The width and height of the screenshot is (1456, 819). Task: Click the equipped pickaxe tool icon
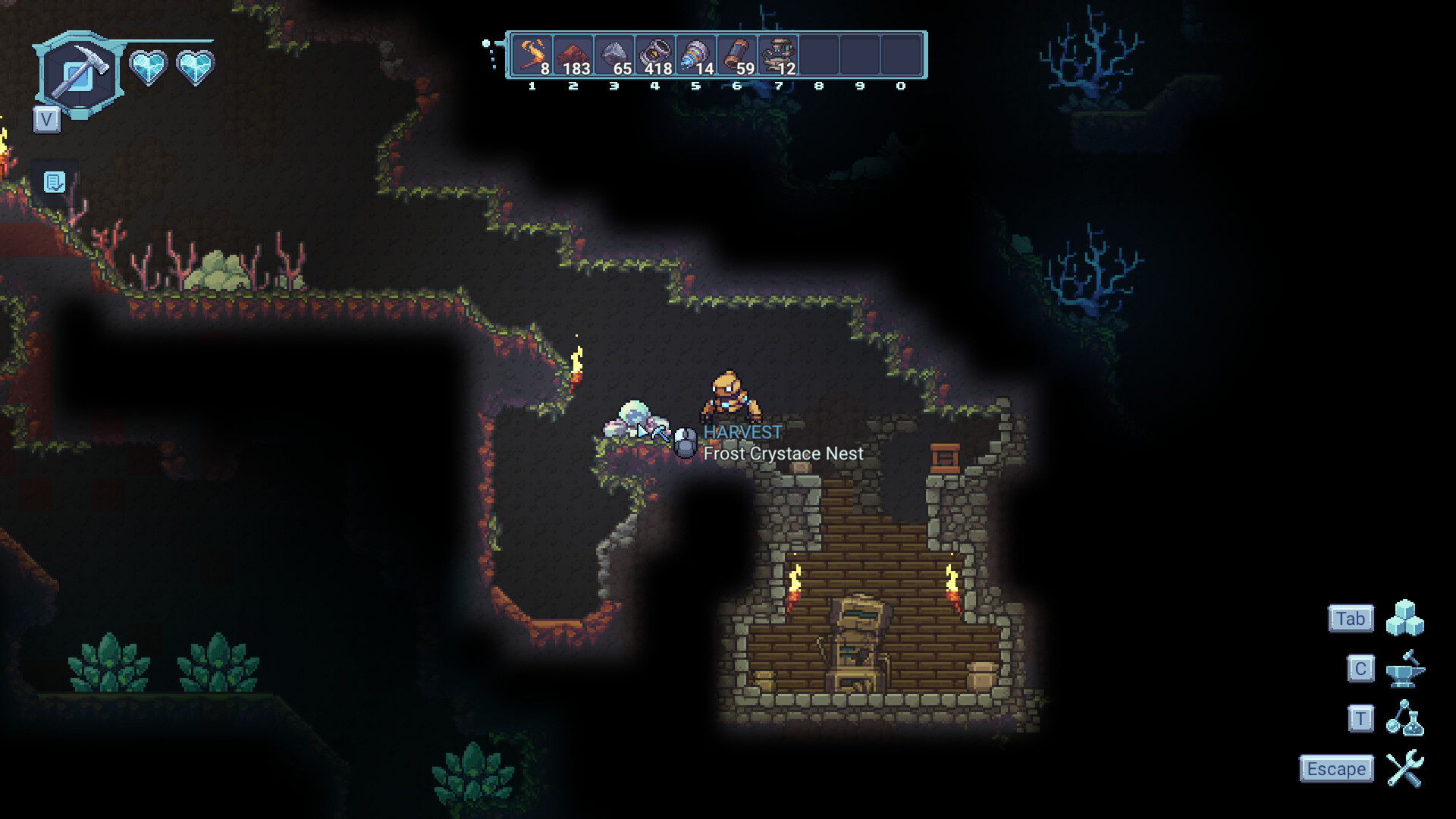(78, 72)
